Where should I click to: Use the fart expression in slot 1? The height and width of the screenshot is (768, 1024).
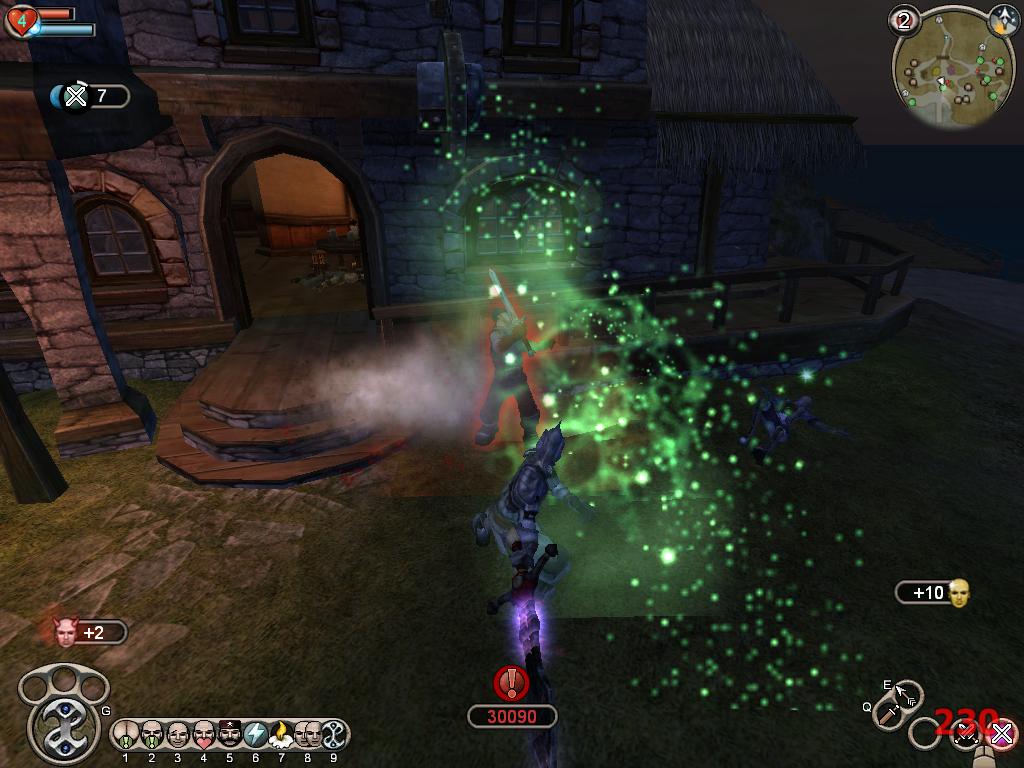point(126,734)
